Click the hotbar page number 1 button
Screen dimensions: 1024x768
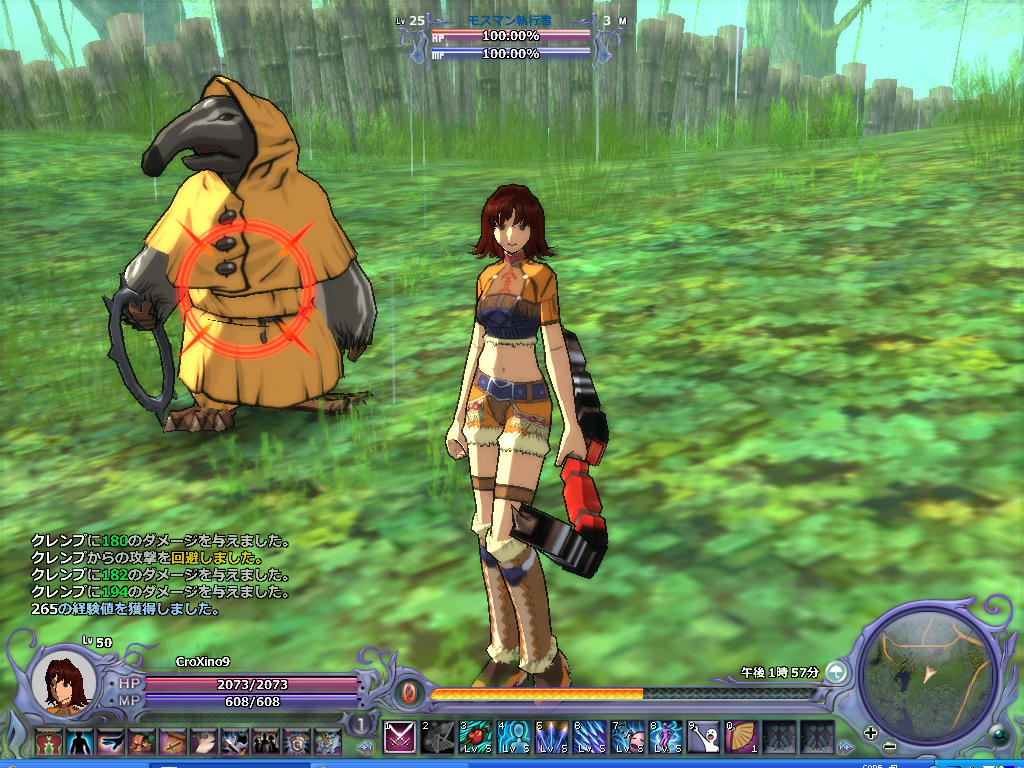coord(360,724)
